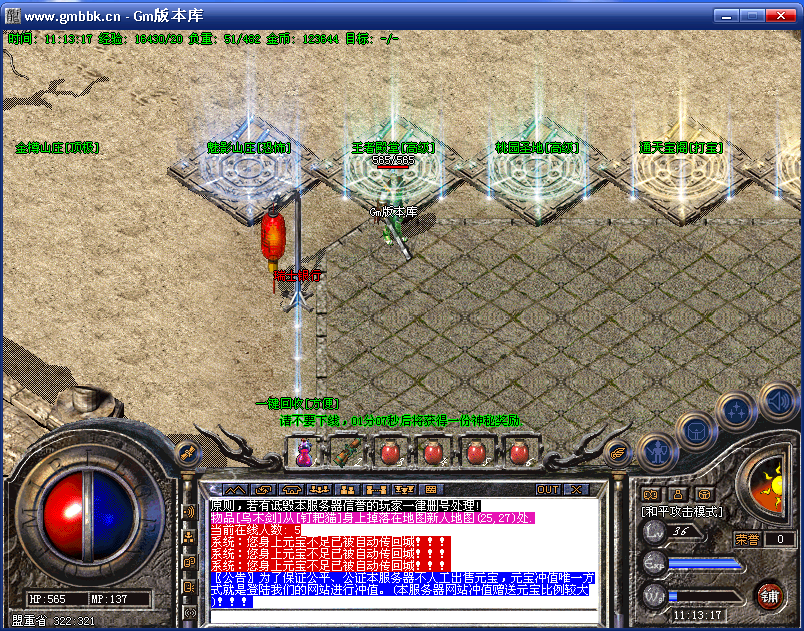The image size is (804, 631).
Task: Open the inventory bag button
Action: (x=695, y=431)
